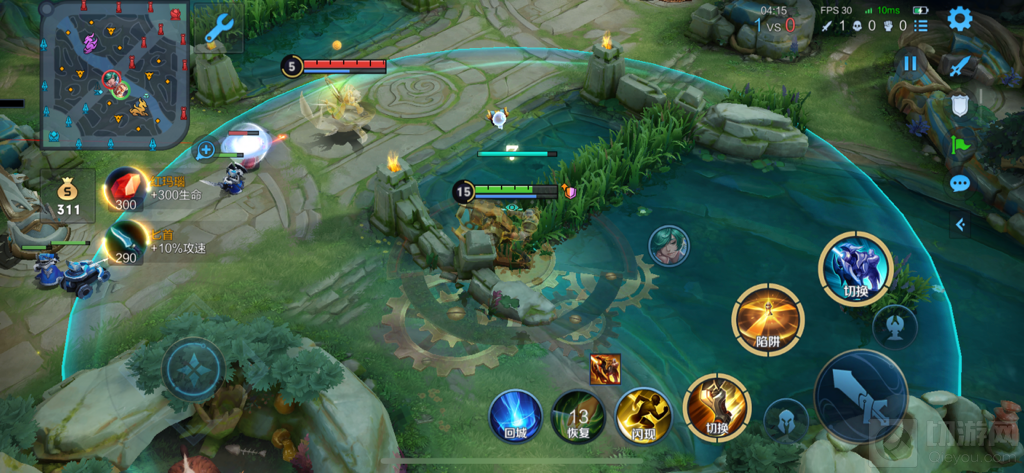Use the 回城 recall skill
Screen dimensions: 1024x473
[515, 415]
